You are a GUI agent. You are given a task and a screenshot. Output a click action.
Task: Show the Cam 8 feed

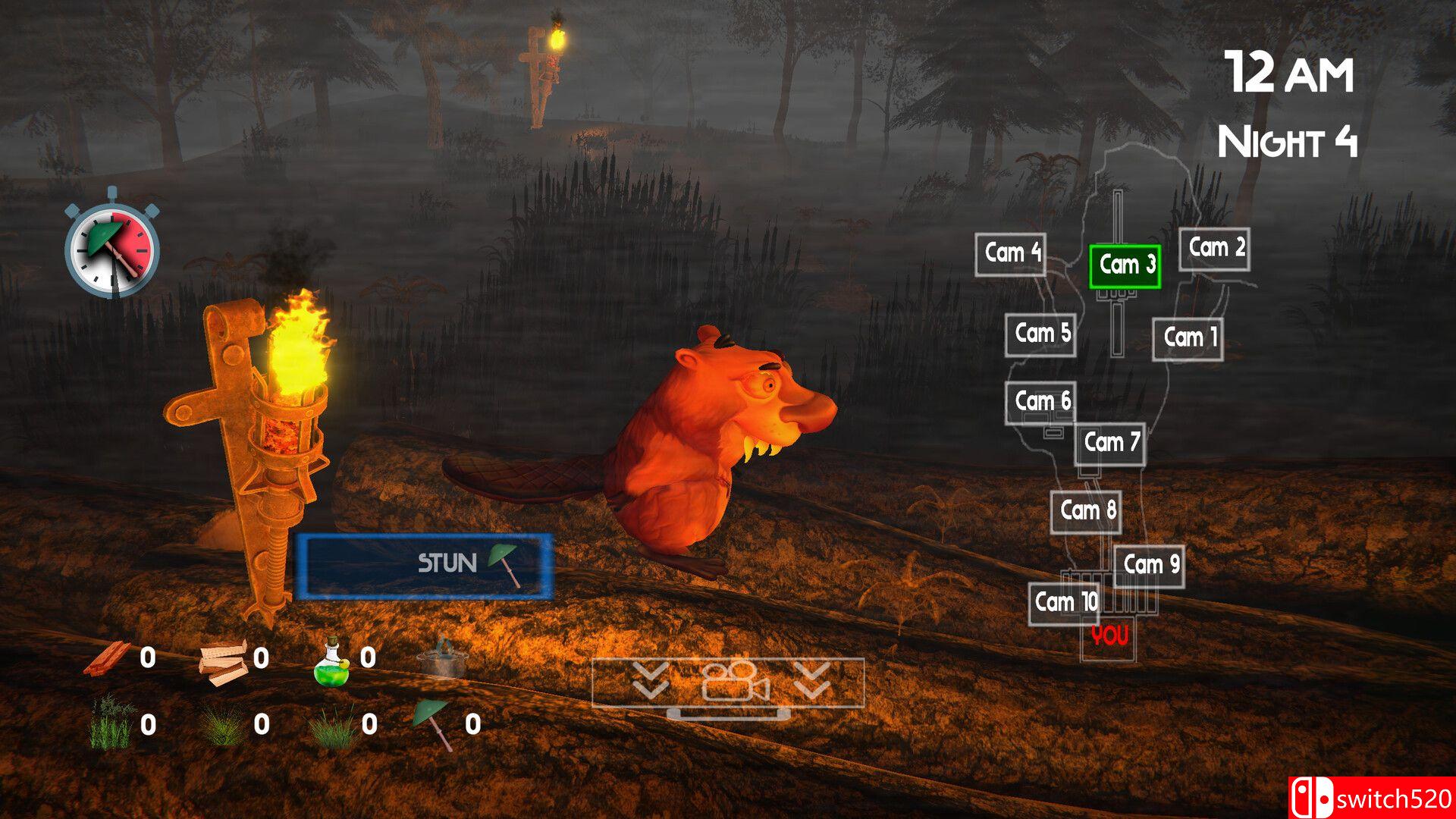[1086, 512]
